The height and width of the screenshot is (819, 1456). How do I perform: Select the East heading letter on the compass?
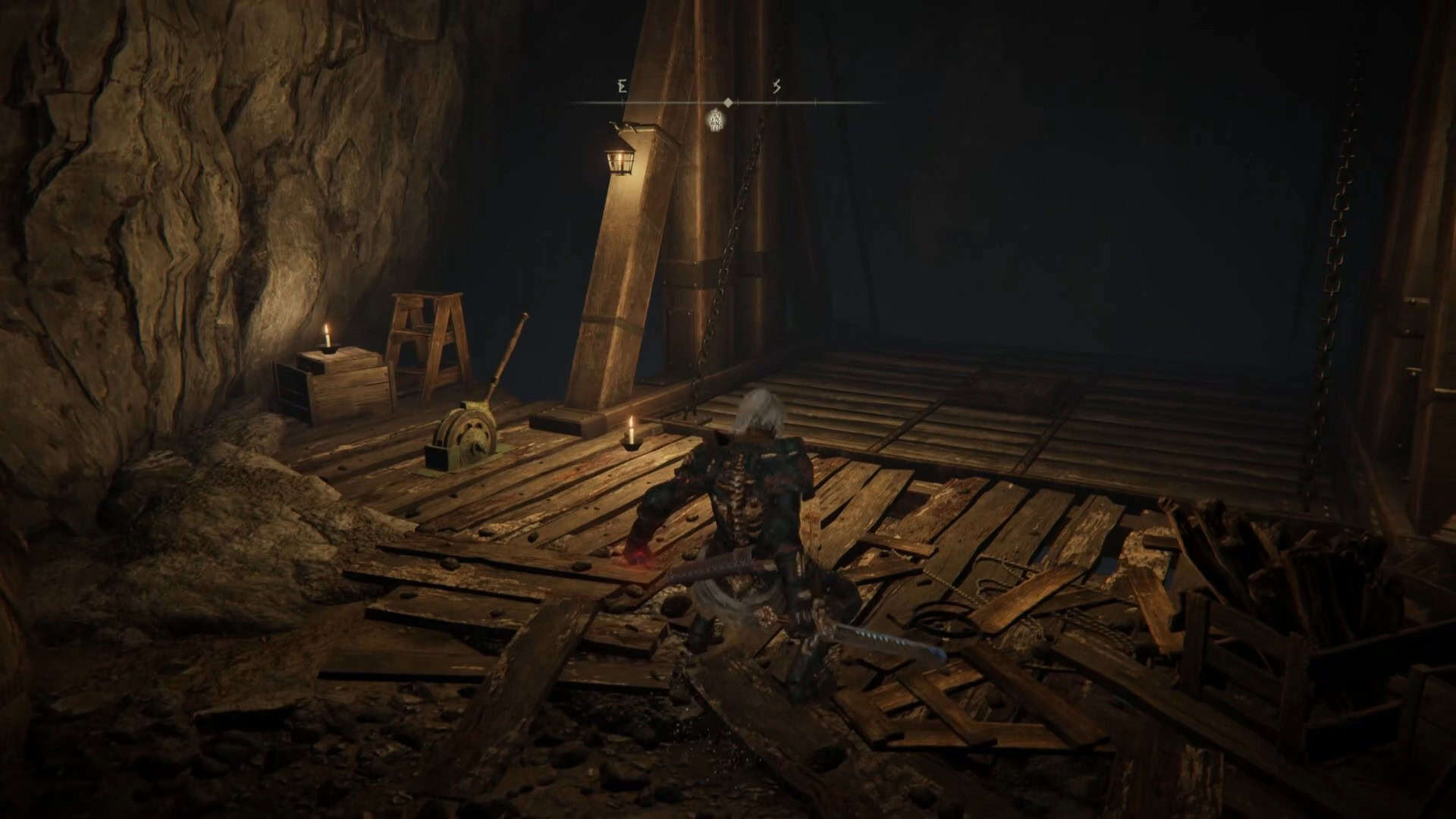point(623,87)
